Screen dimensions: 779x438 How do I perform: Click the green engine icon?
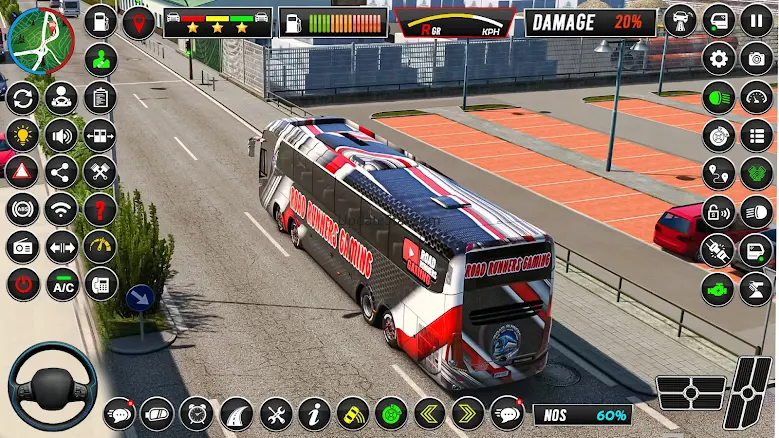point(718,287)
